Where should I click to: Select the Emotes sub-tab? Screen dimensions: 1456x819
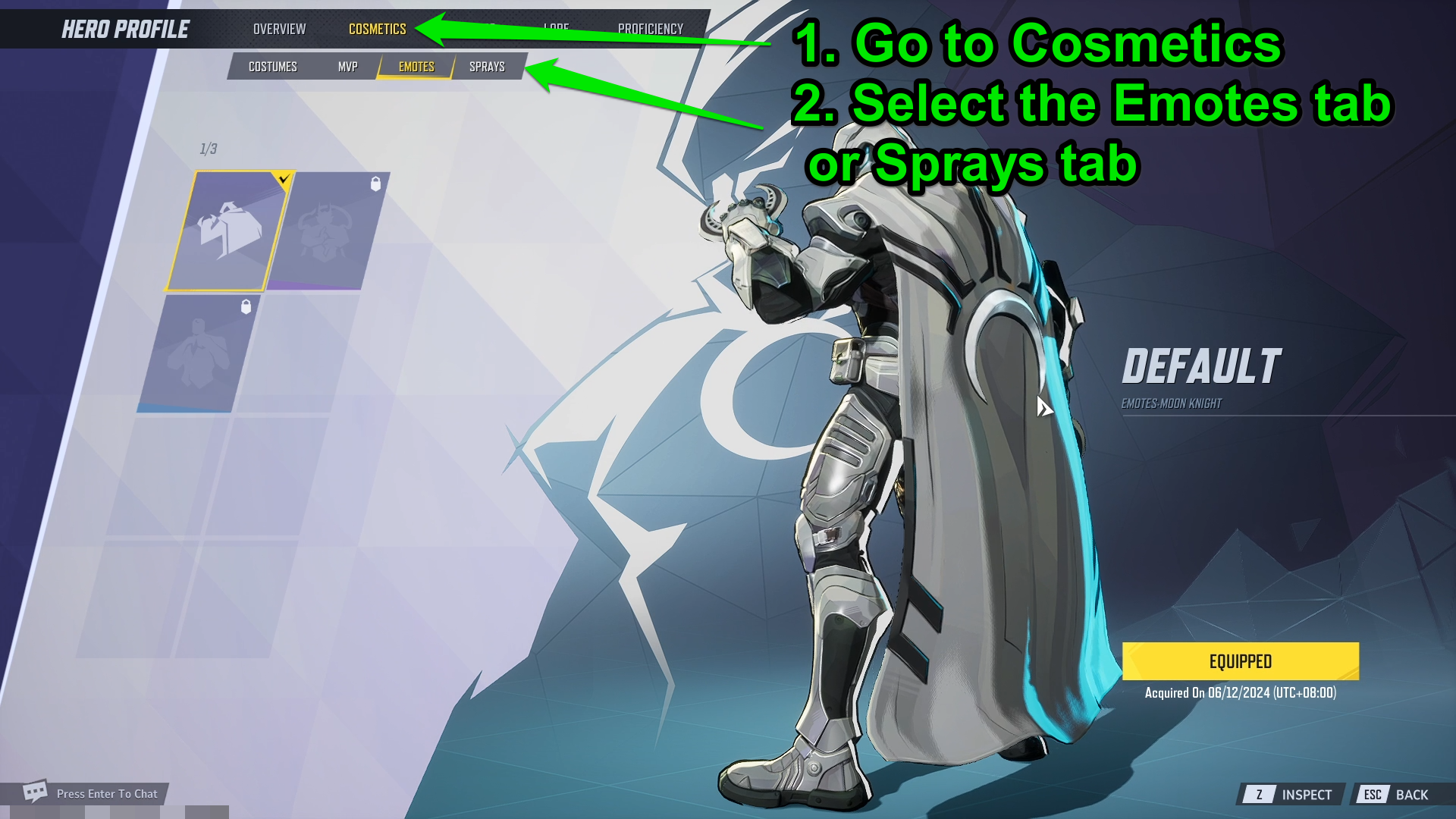tap(416, 66)
